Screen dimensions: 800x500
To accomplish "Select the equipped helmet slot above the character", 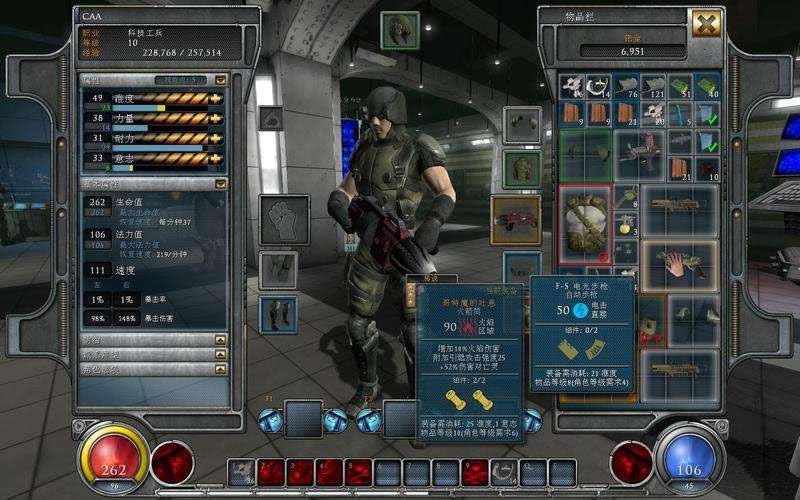I will (x=399, y=29).
